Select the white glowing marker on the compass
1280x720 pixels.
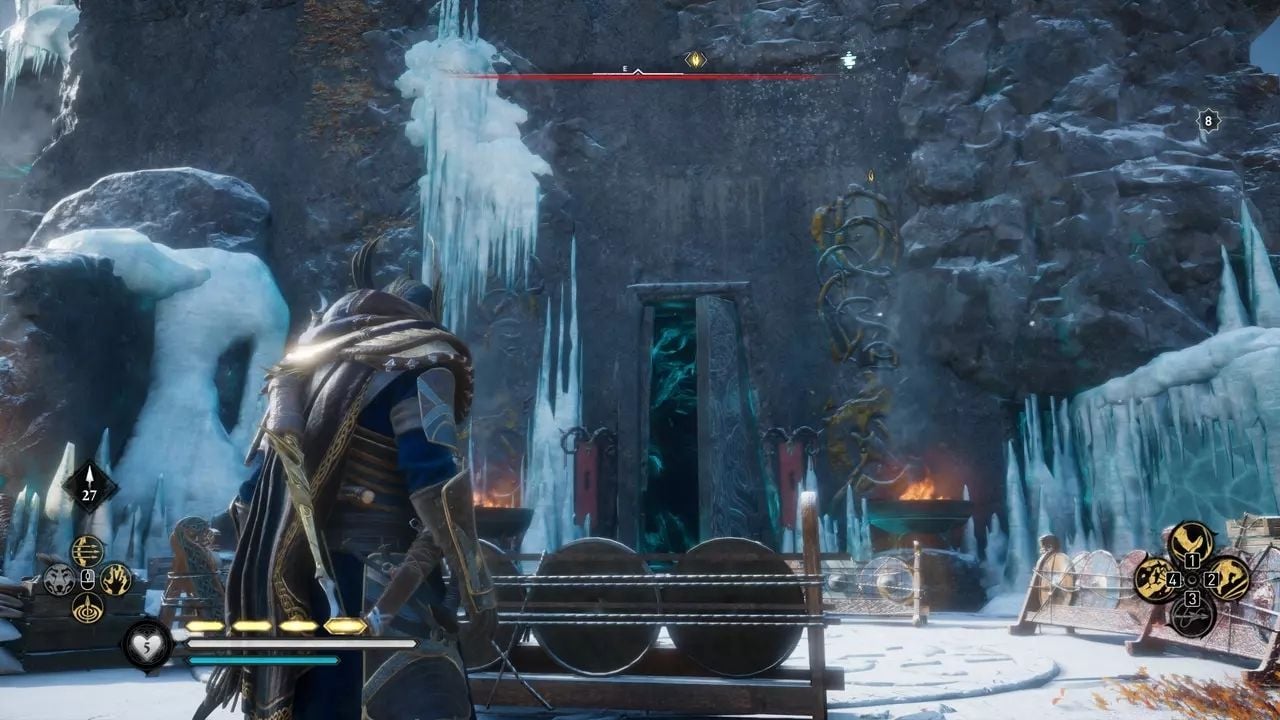[x=849, y=60]
